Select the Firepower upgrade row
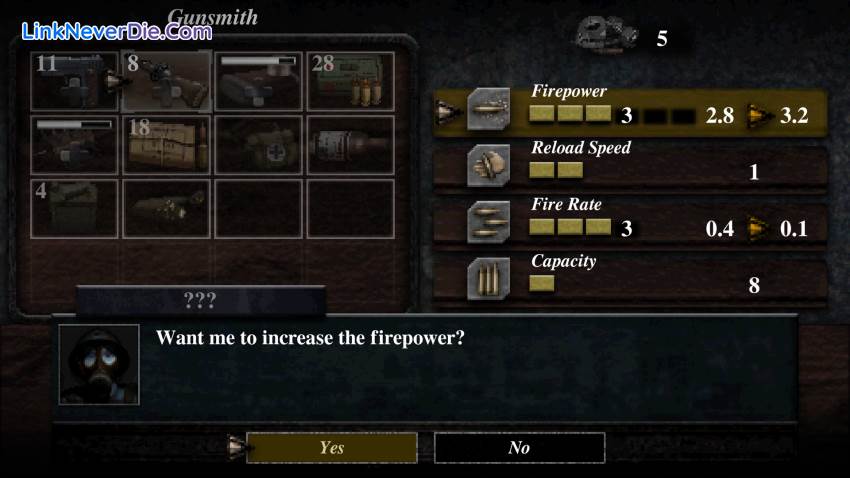The image size is (850, 478). 640,110
